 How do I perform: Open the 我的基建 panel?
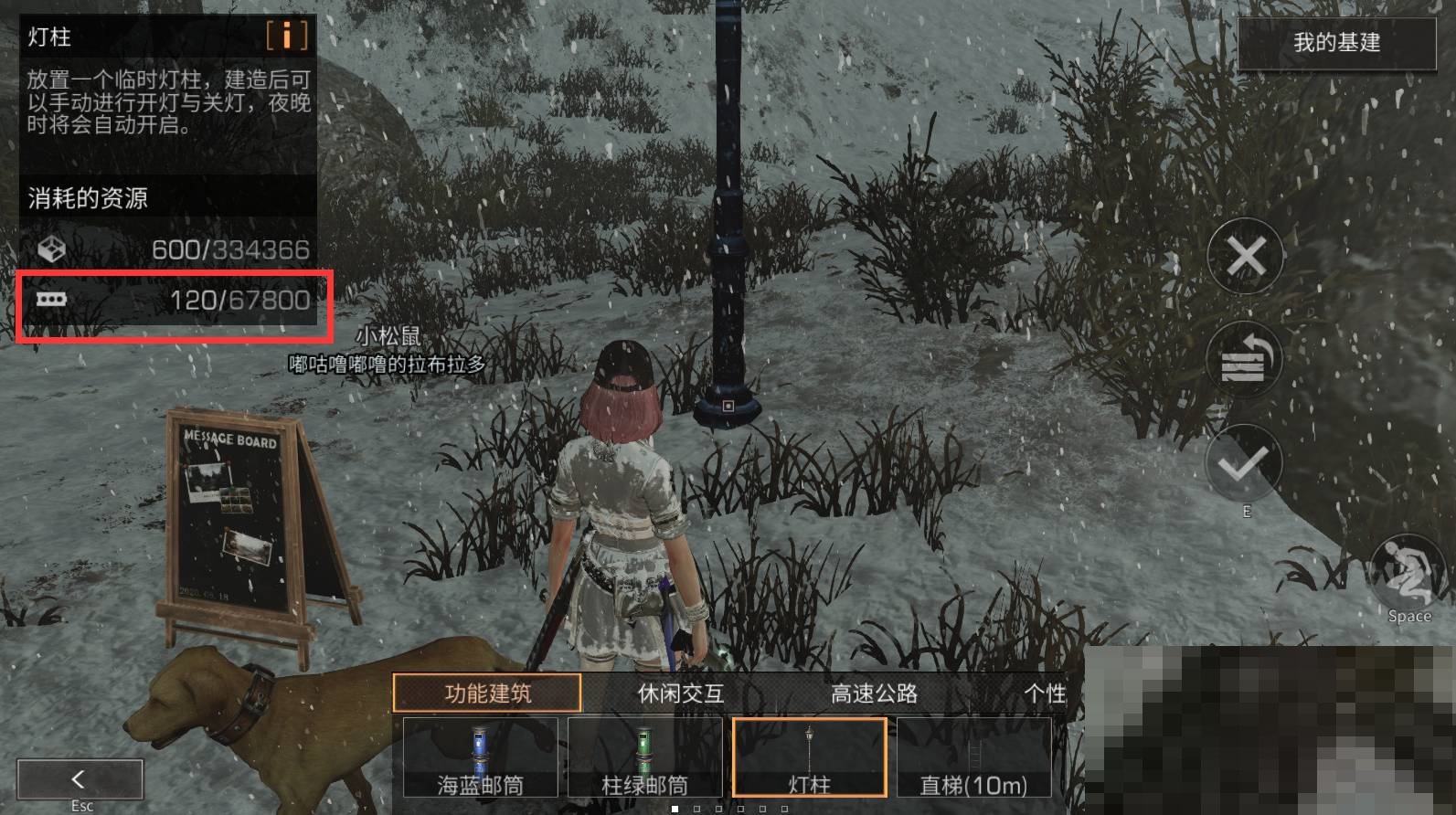[1335, 42]
